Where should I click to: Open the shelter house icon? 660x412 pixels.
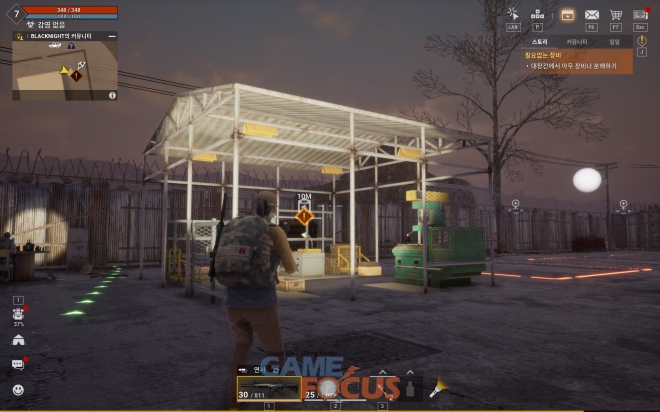pyautogui.click(x=18, y=339)
